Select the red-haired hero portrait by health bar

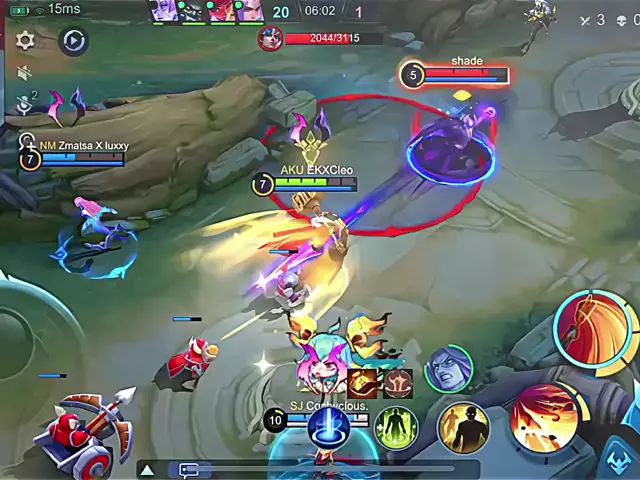(x=271, y=38)
